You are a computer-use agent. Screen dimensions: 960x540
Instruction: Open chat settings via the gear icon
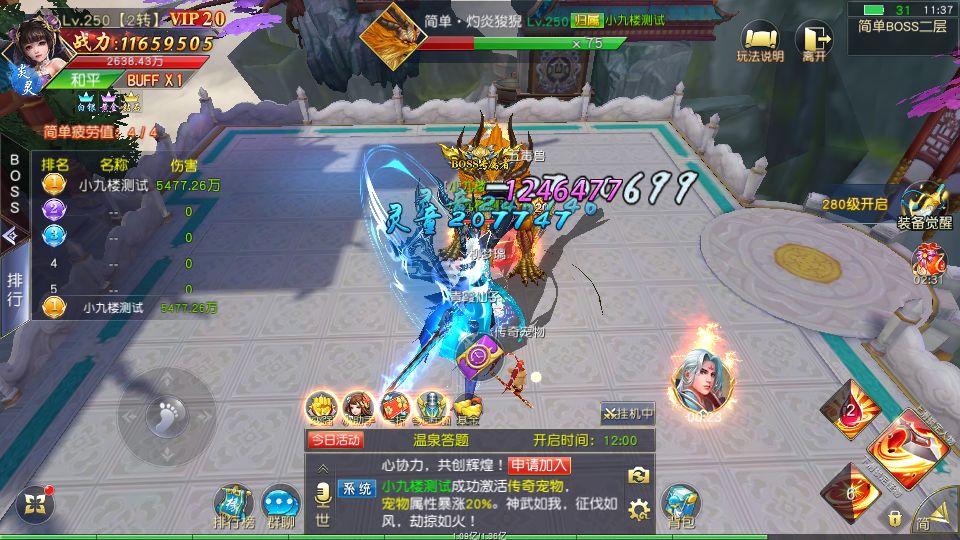[x=639, y=511]
